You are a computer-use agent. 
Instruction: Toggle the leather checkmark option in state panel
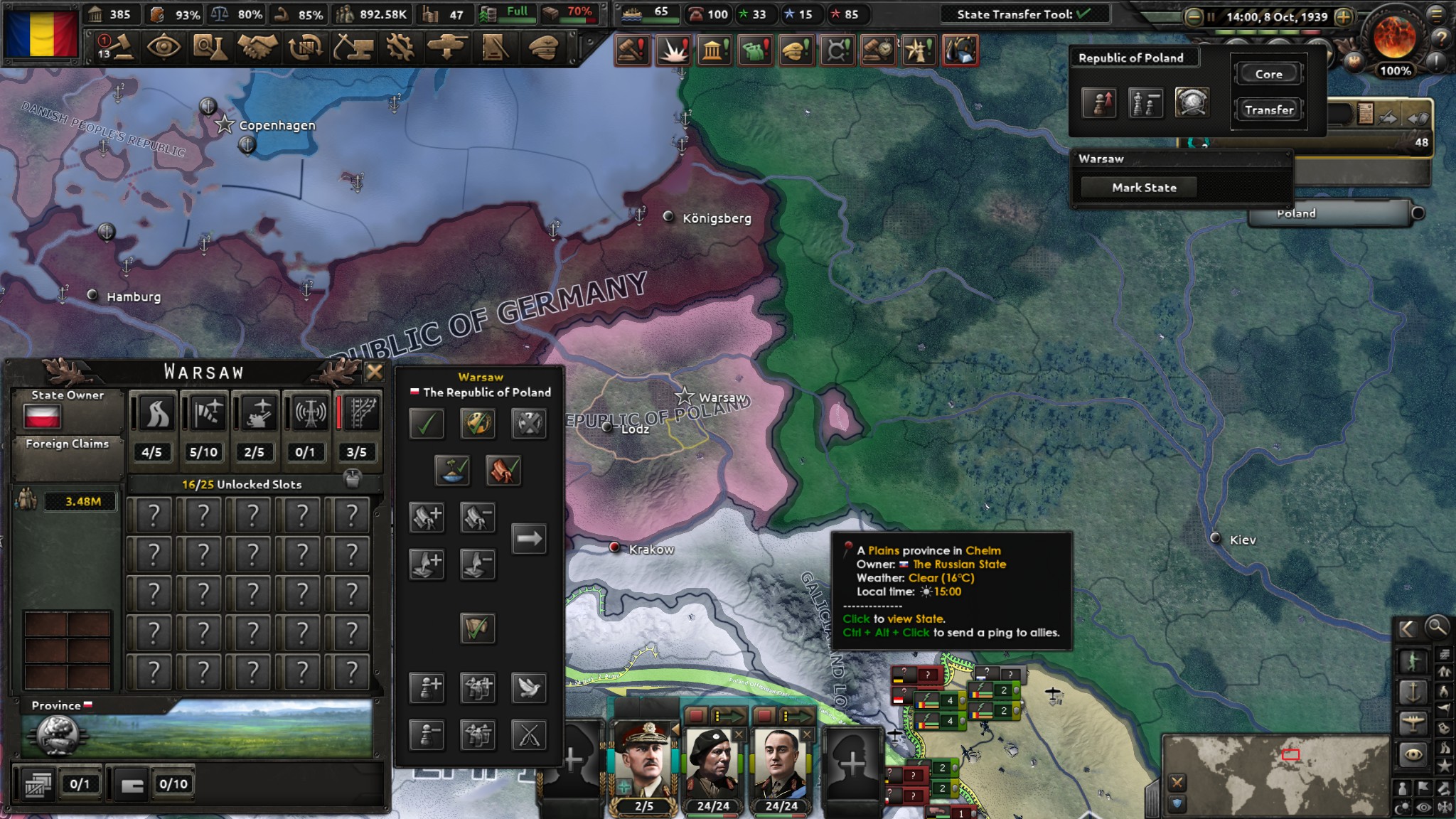tap(503, 469)
